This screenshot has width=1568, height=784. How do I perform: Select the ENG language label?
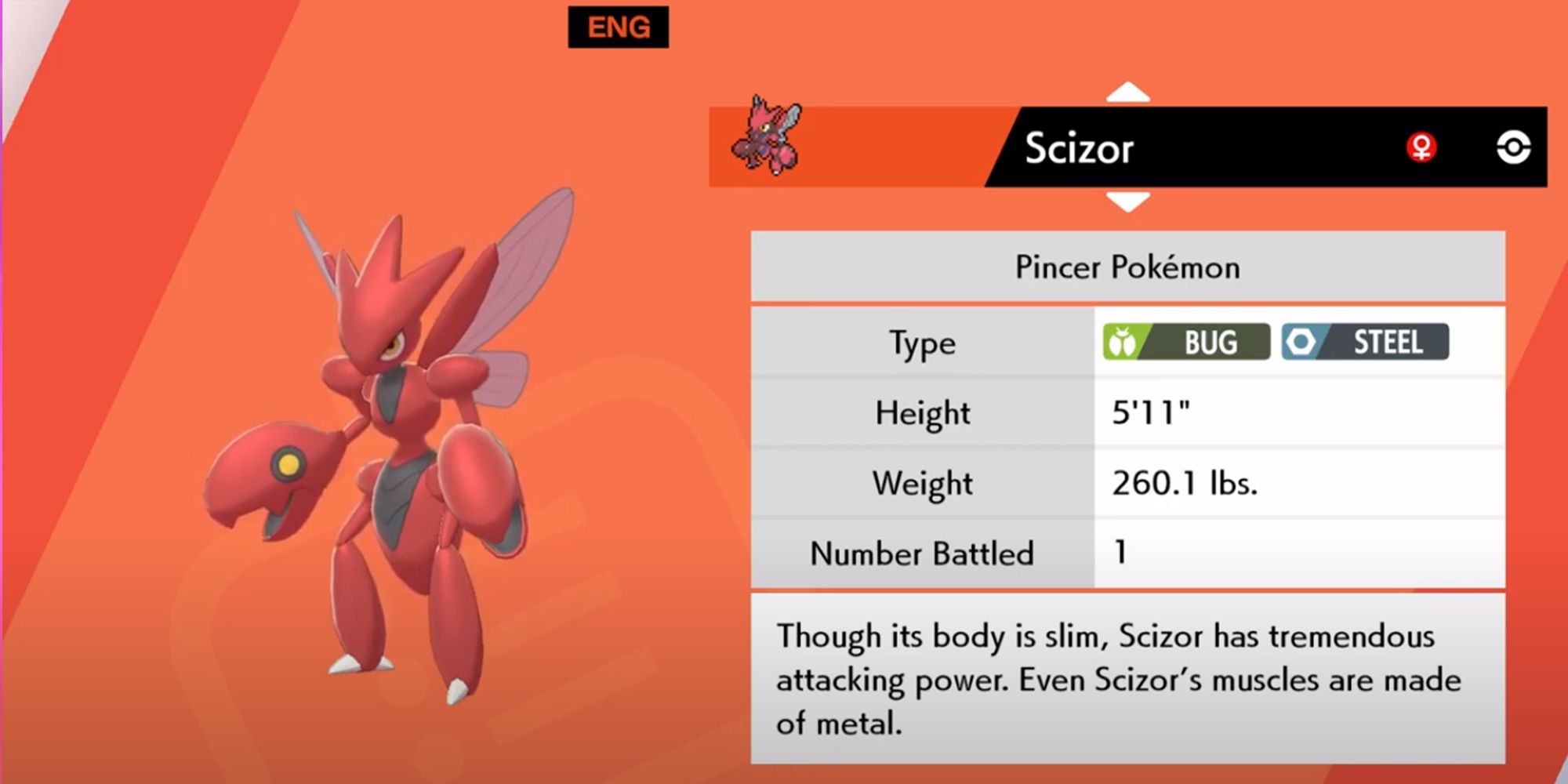pos(619,27)
